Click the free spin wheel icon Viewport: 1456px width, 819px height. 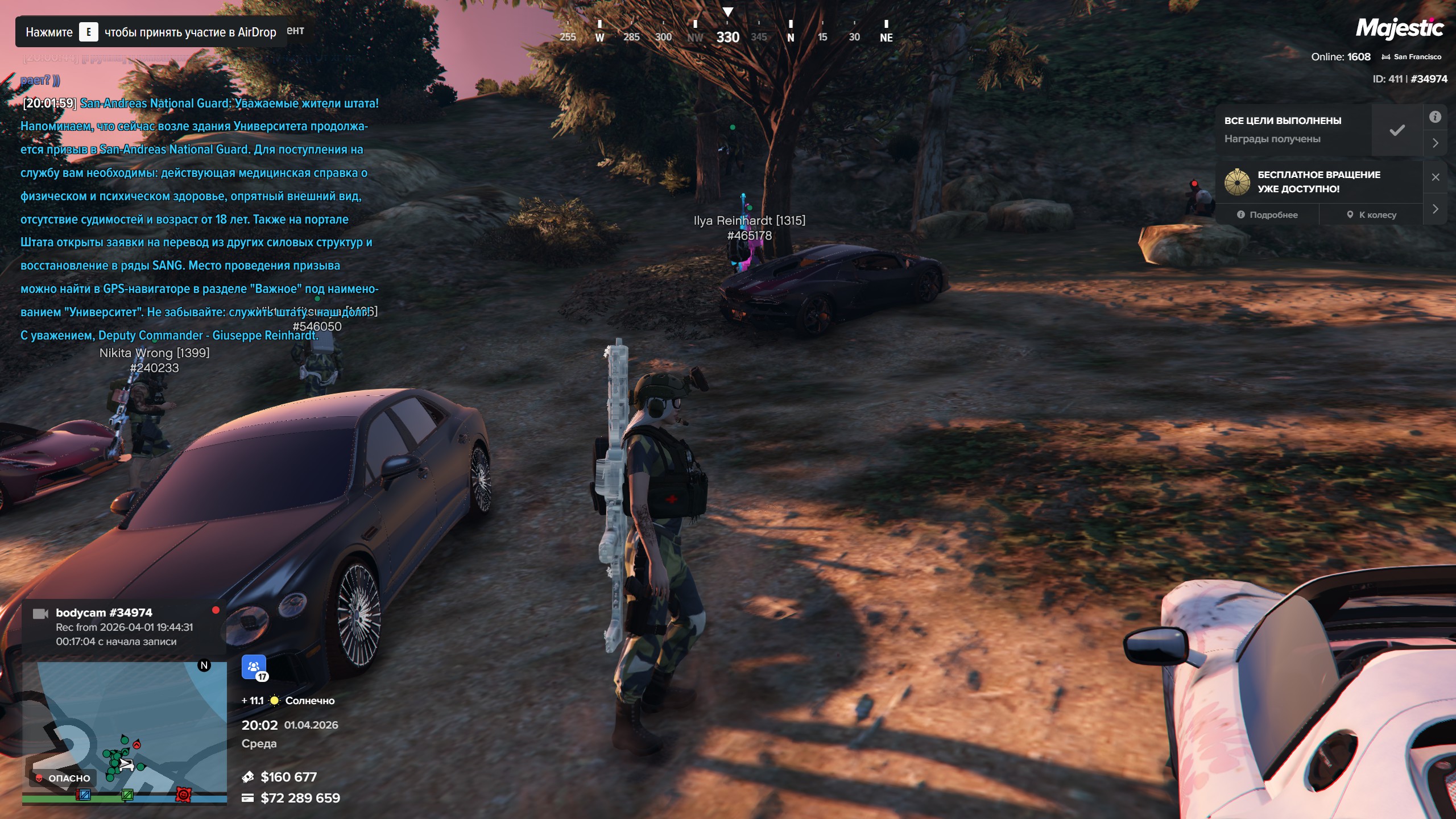tap(1237, 182)
